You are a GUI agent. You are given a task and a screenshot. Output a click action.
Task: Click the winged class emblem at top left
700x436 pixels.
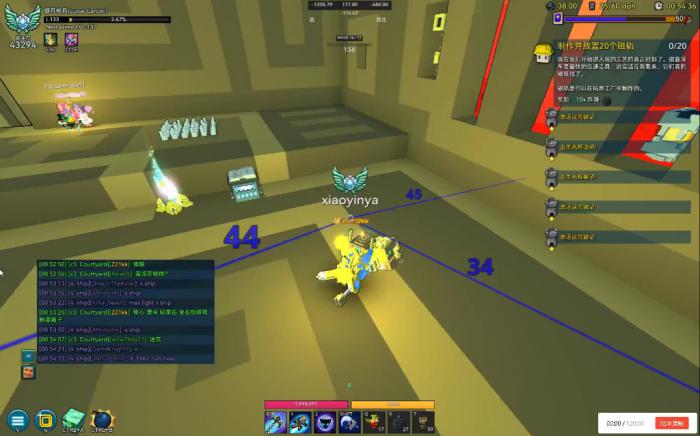tap(23, 19)
